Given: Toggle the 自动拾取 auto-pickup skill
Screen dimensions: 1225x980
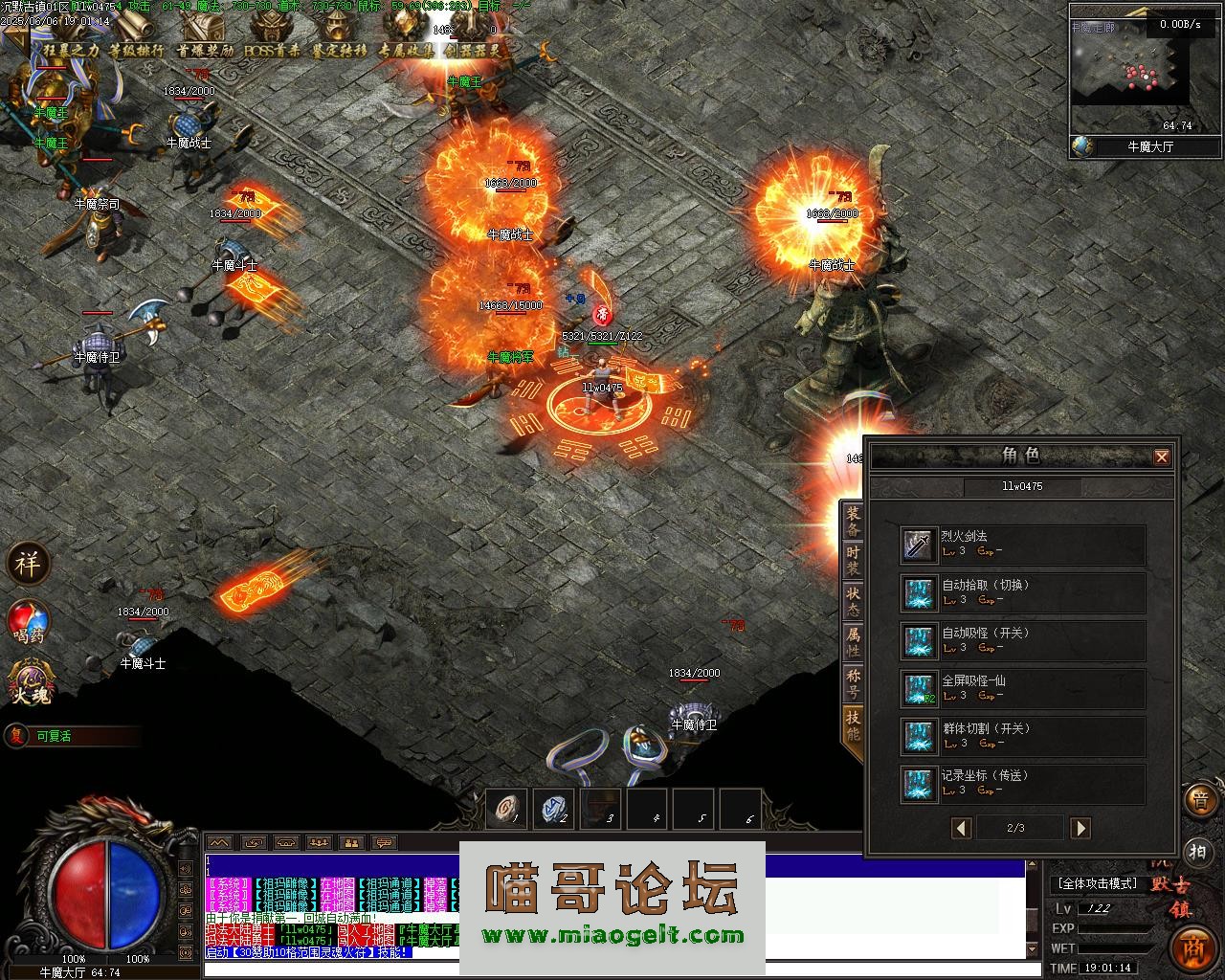Looking at the screenshot, I should pyautogui.click(x=1022, y=593).
